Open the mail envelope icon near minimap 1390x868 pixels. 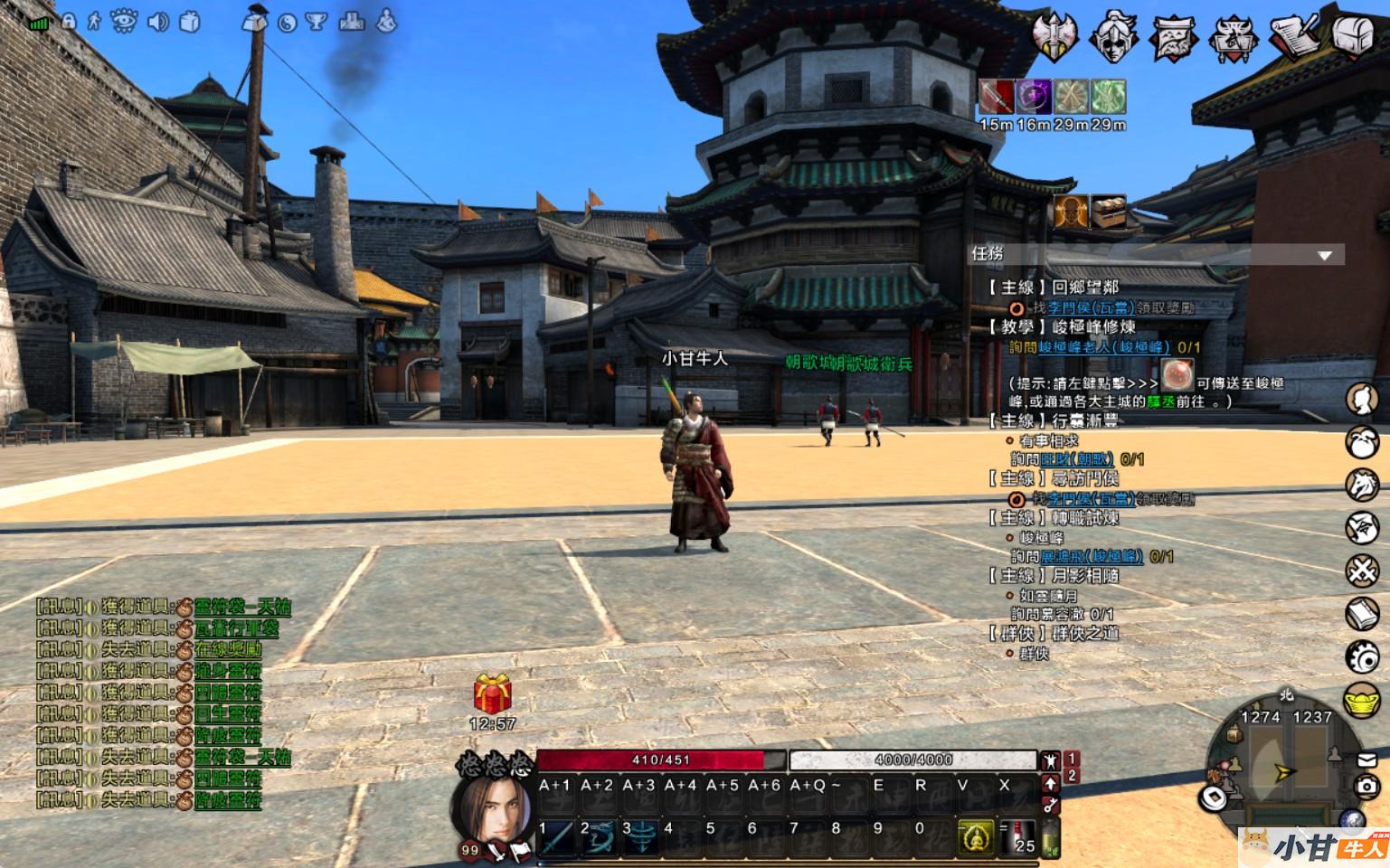tap(1366, 760)
